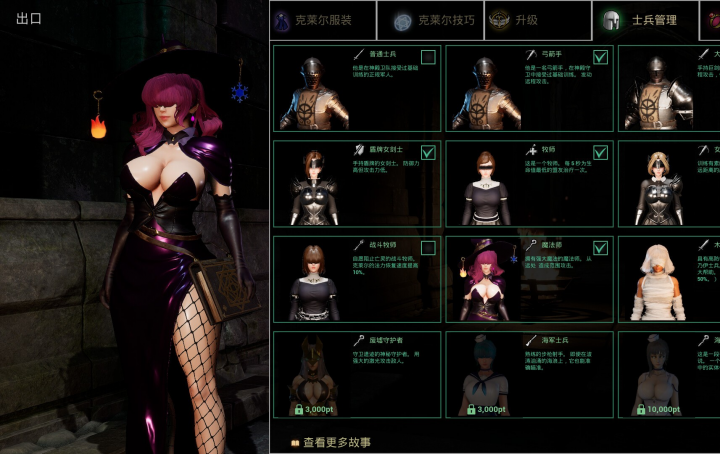This screenshot has height=454, width=720.
Task: Toggle the 盾牌女剑士 checkbox
Action: [x=428, y=153]
